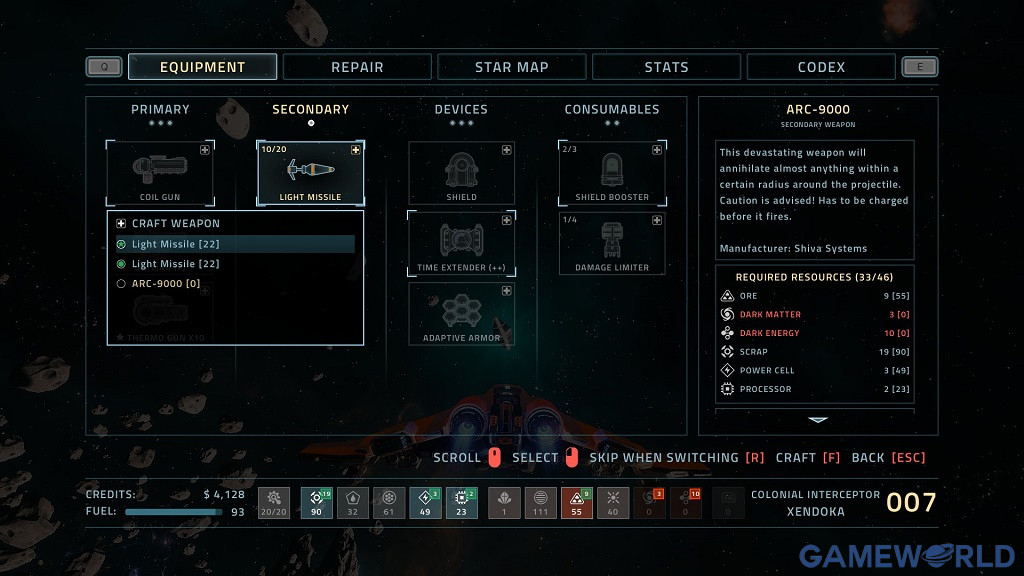Viewport: 1024px width, 576px height.
Task: Select the Adaptive Armor device slot
Action: coord(461,313)
